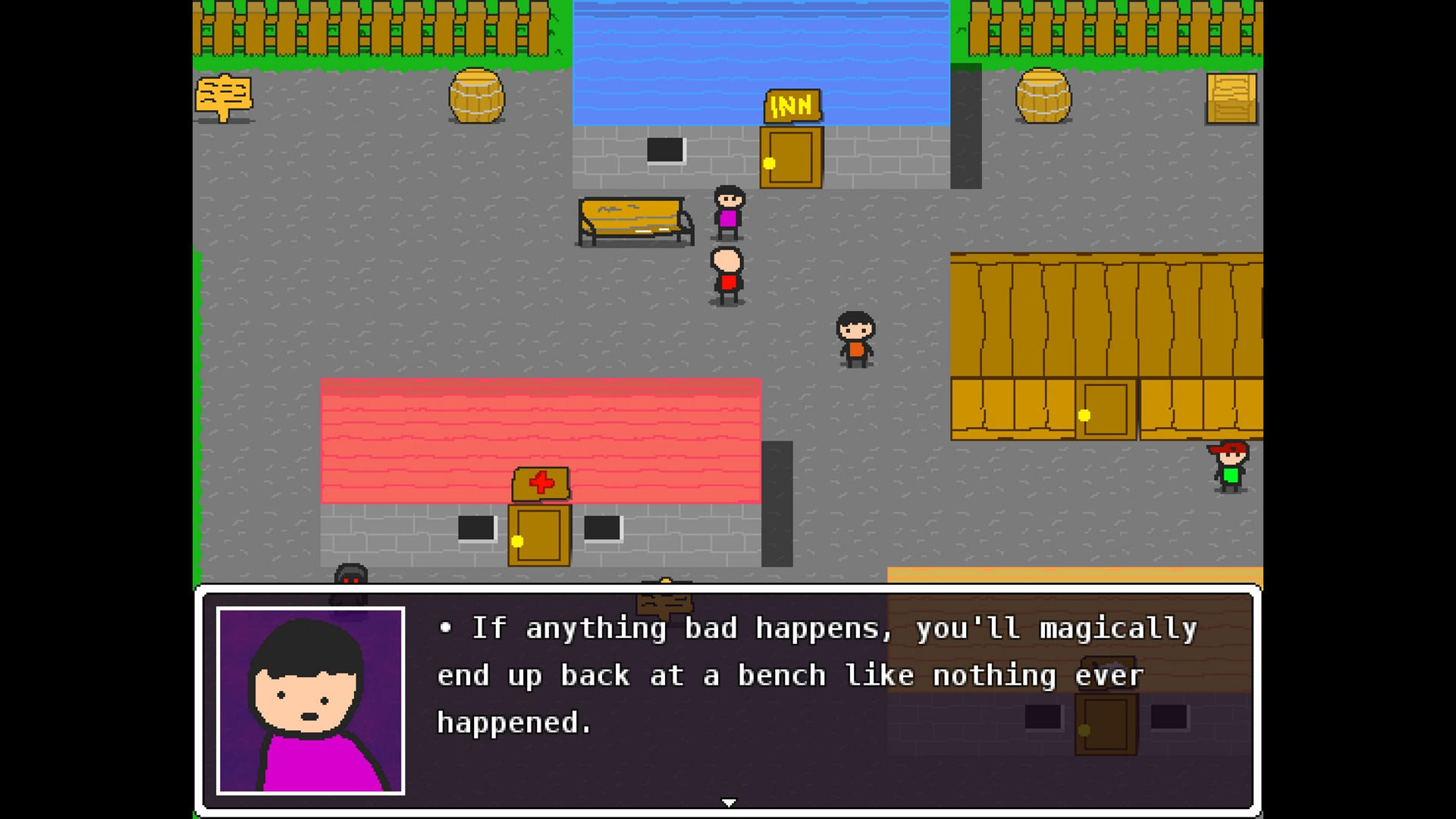This screenshot has width=1456, height=819.
Task: Select the NPC in the purple shirt
Action: click(729, 212)
